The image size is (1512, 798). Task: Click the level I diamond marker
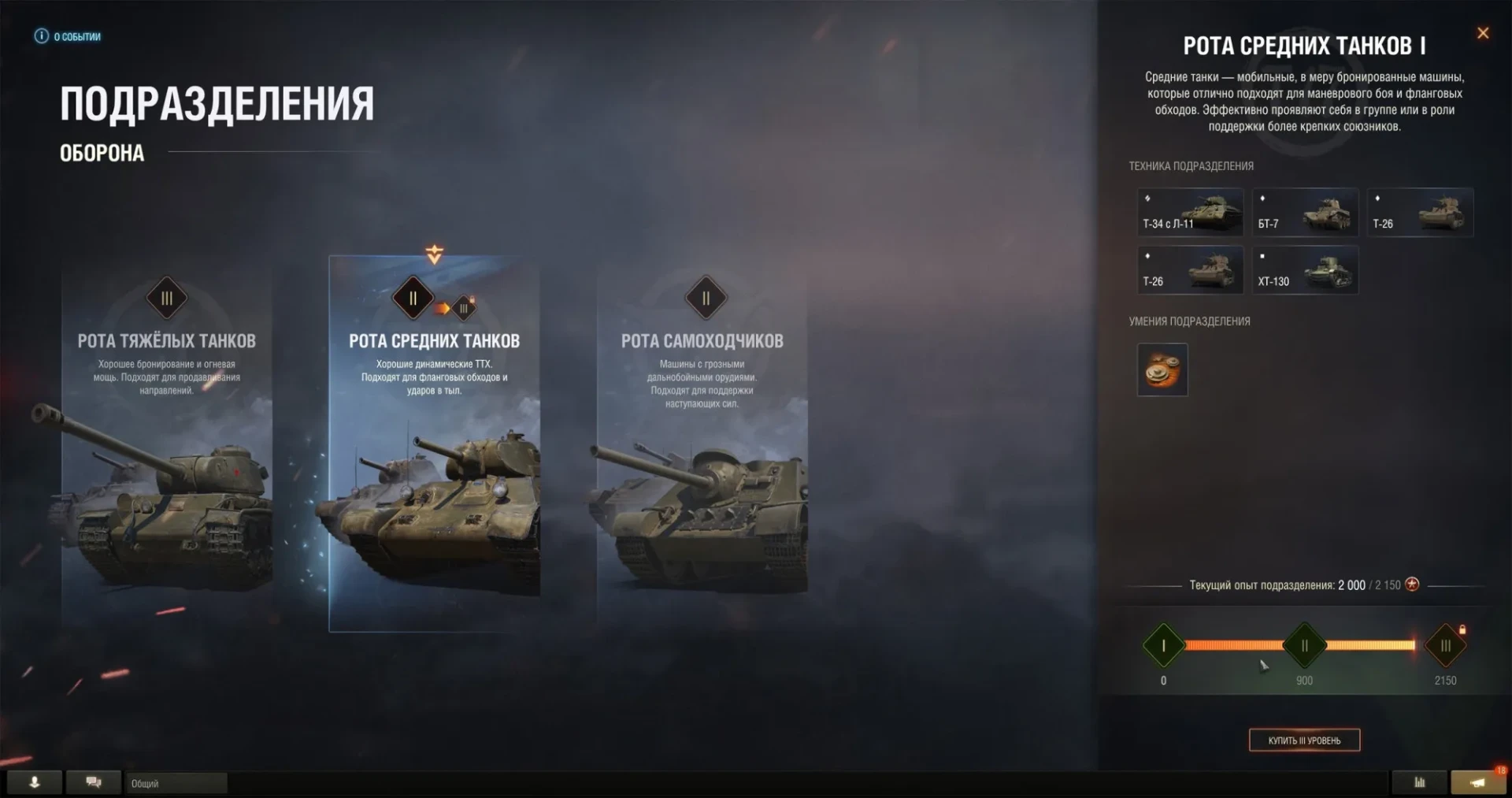coord(1163,646)
